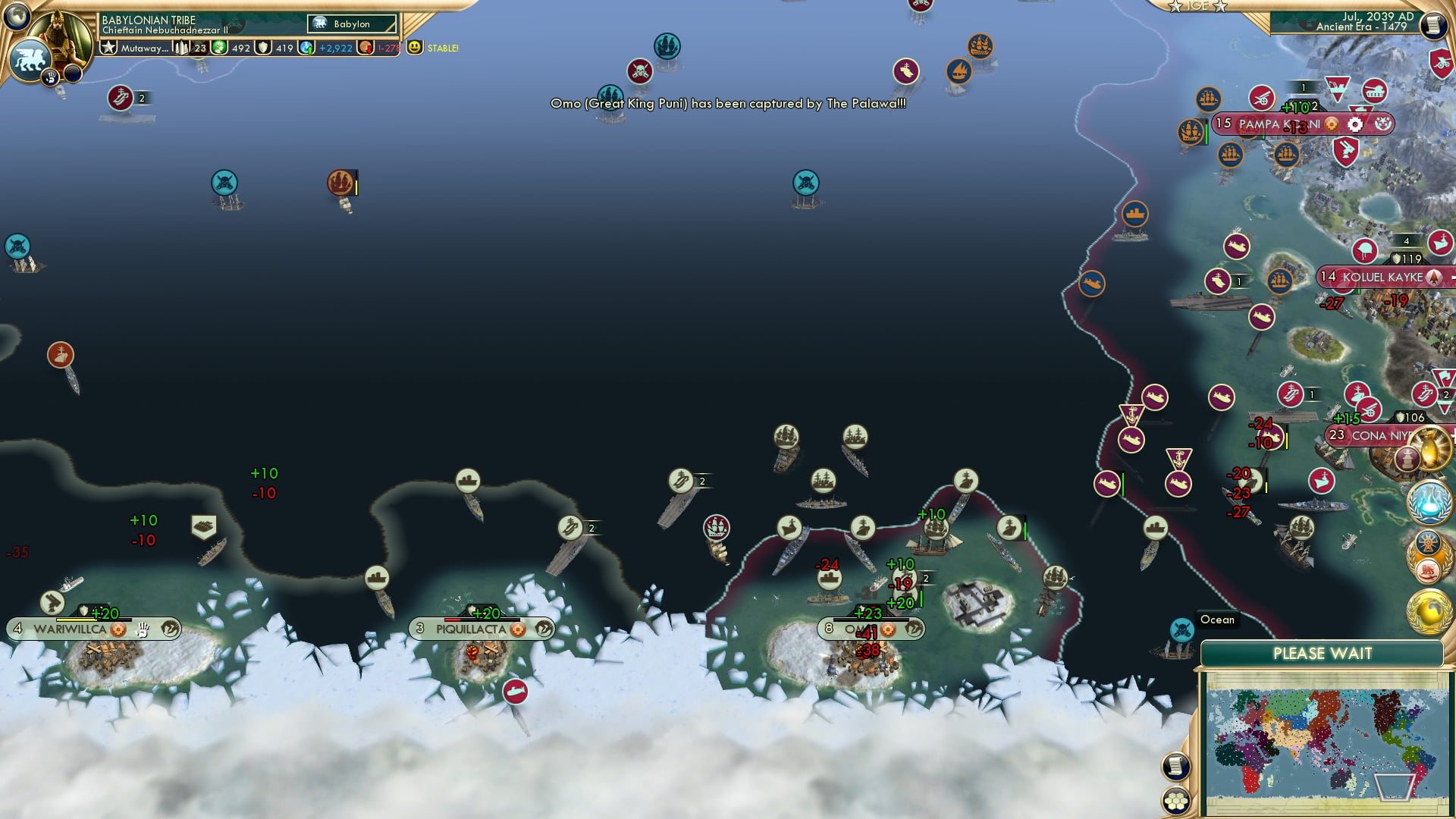Select the submarine unit flag below Piquillacta
The image size is (1456, 819).
516,691
